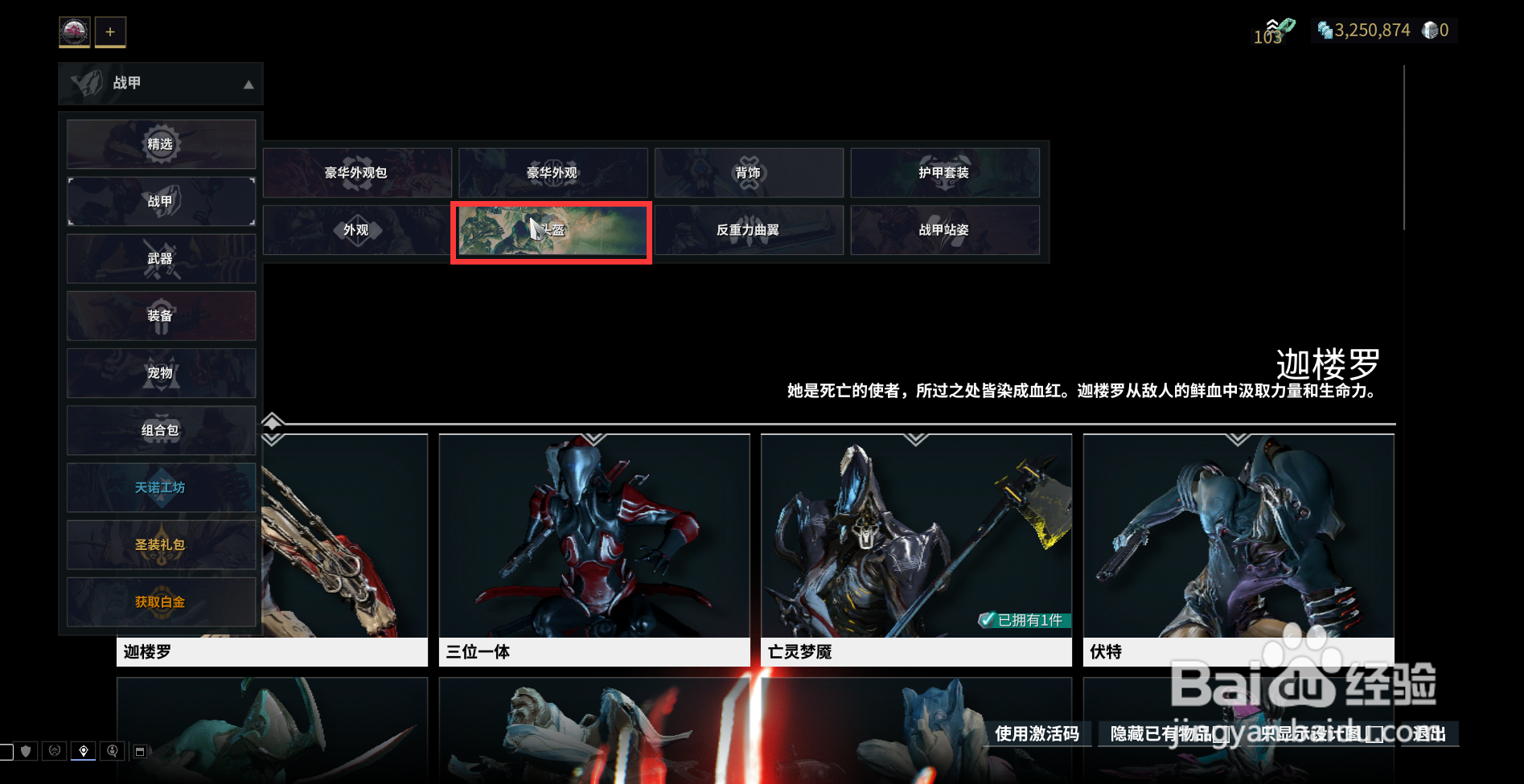Select the clan emblem icon at bottom

(x=54, y=751)
